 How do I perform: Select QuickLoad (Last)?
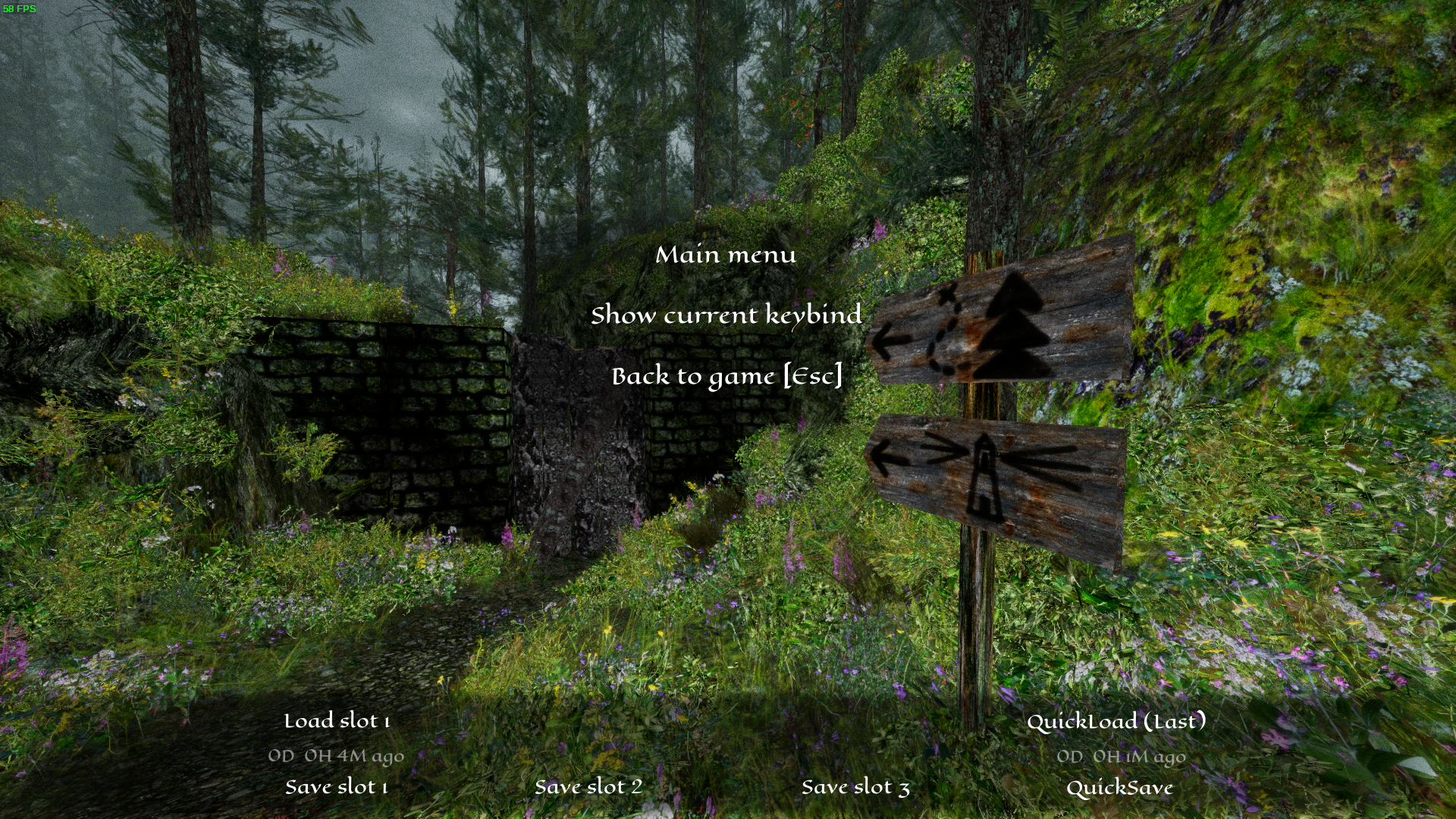[x=1116, y=721]
